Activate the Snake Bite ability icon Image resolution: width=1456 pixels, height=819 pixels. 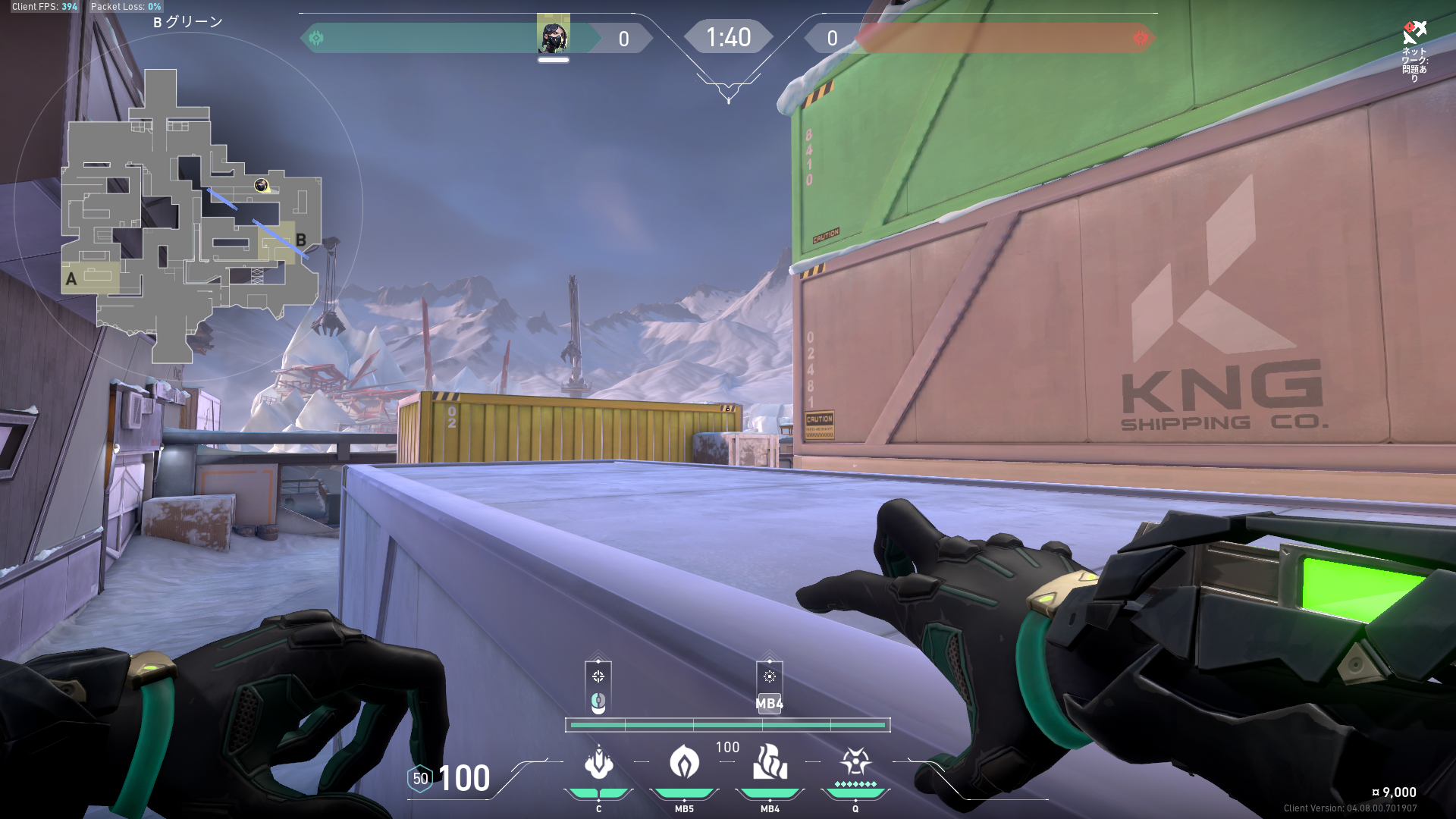(598, 763)
